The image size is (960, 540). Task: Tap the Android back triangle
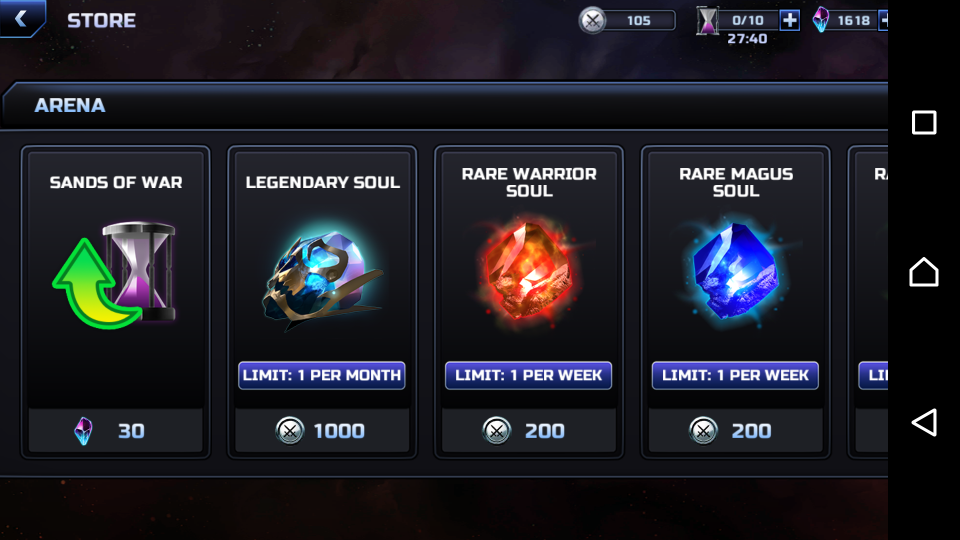point(924,422)
